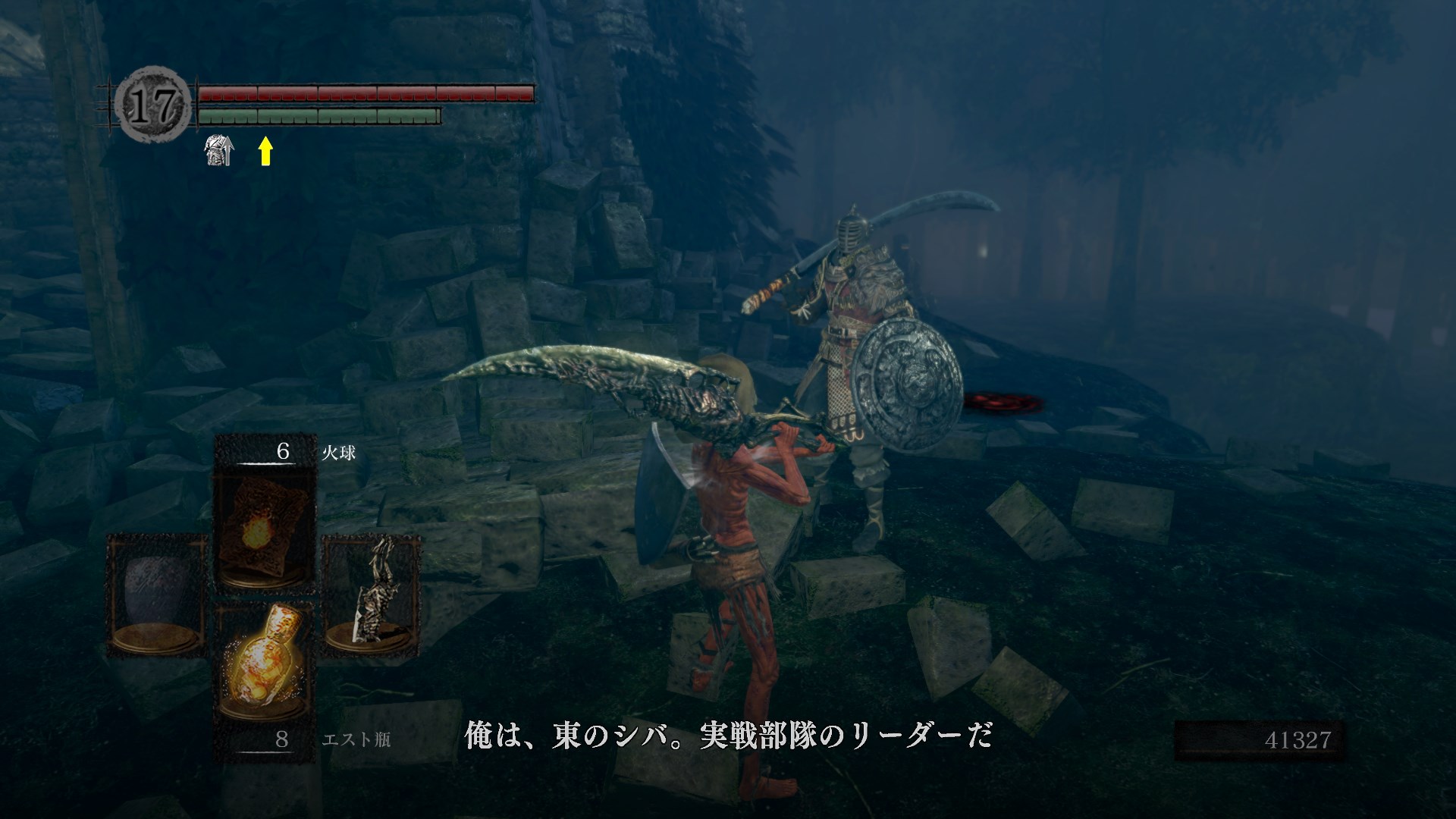Click the humanity counter emblem
This screenshot has width=1456, height=819.
tap(155, 105)
